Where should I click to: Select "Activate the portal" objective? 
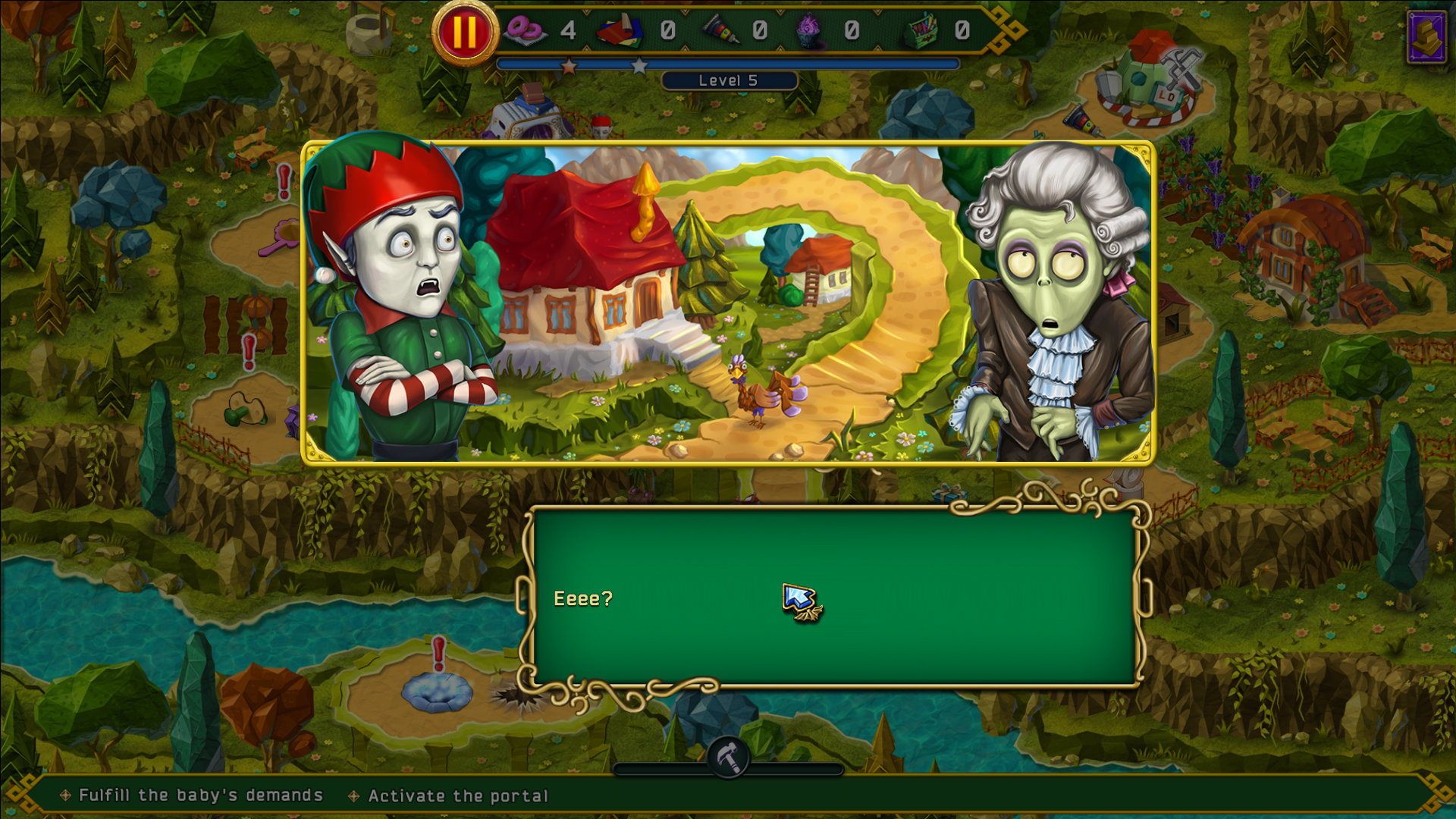tap(457, 795)
